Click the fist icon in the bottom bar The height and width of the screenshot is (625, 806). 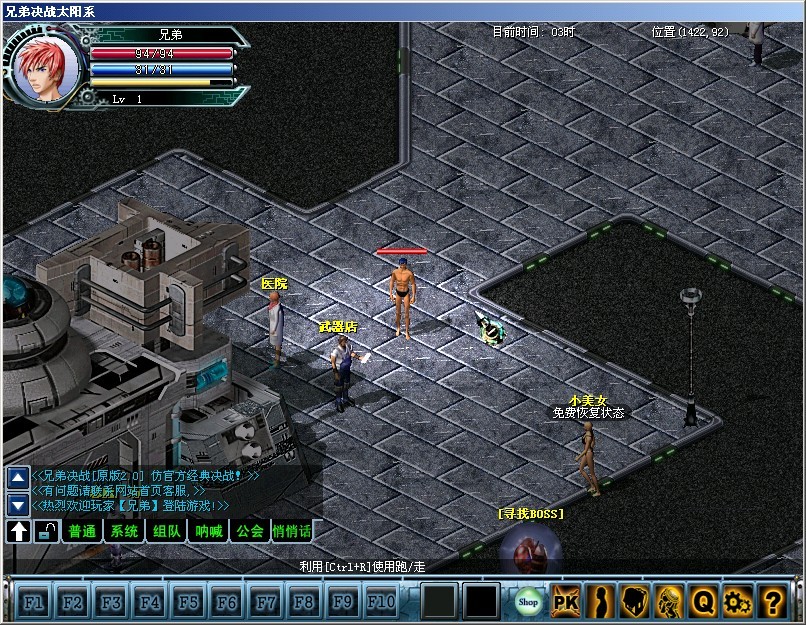[x=635, y=601]
